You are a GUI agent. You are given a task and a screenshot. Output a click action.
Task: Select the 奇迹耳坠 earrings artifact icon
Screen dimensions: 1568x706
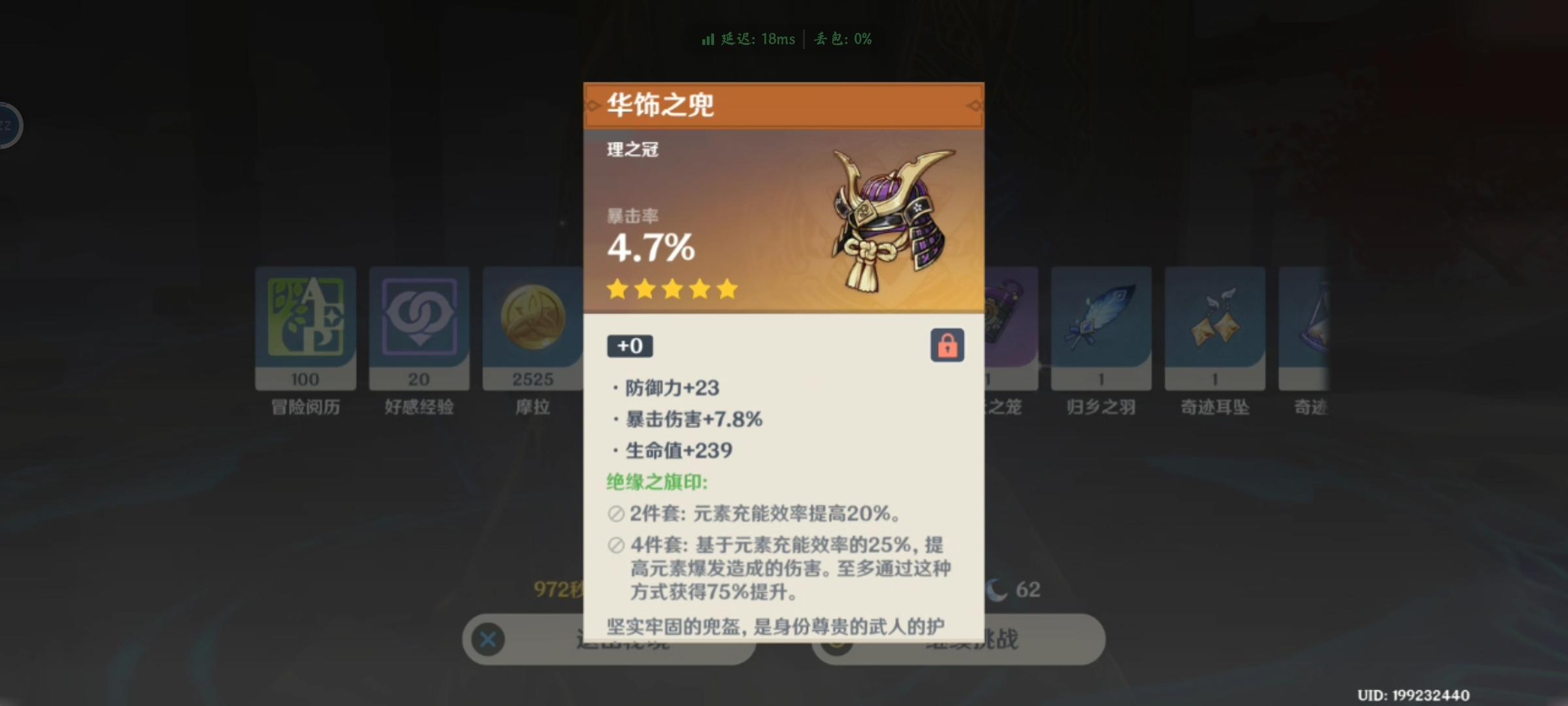1215,320
